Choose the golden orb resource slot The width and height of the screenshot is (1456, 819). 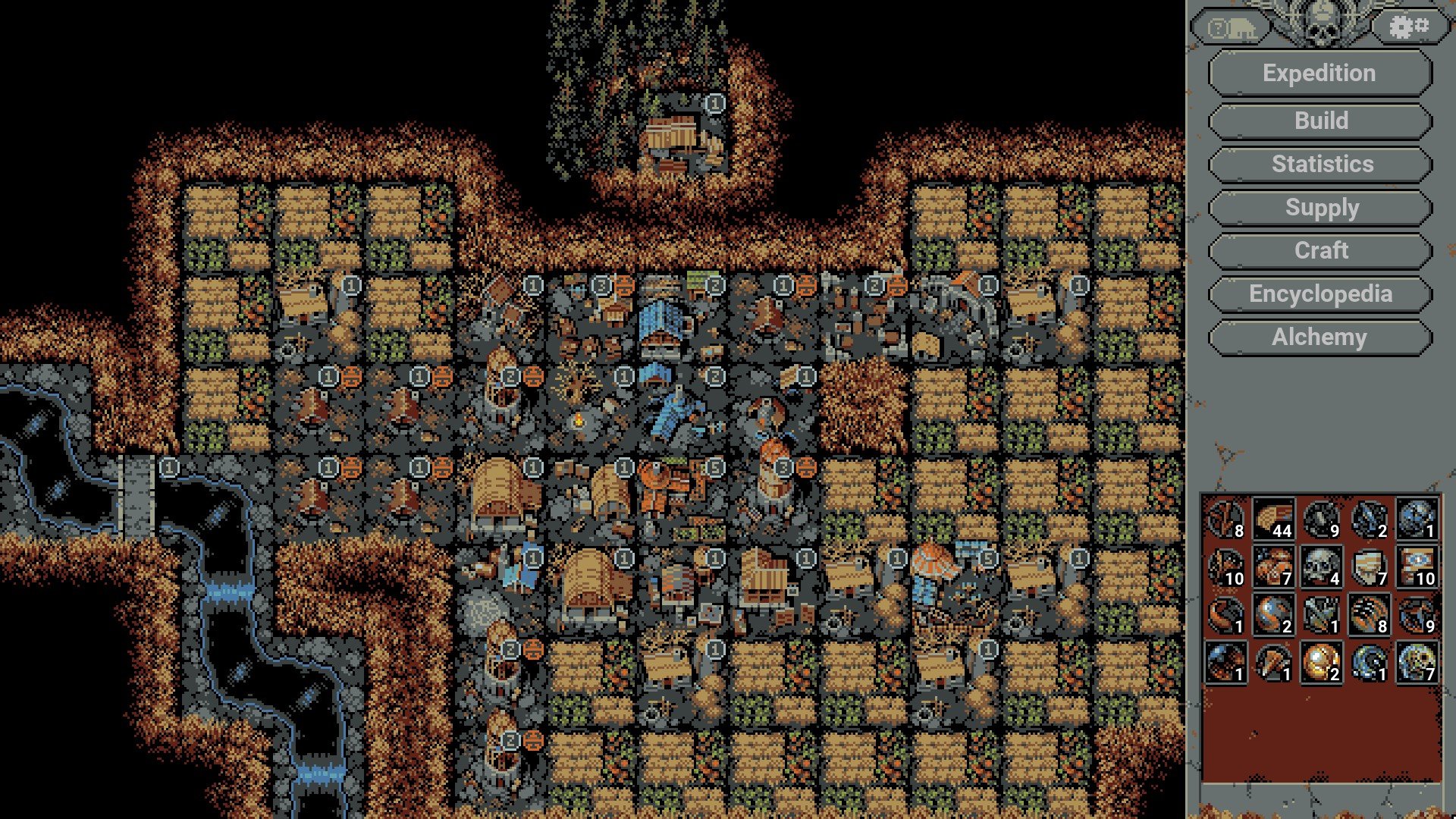[1321, 662]
